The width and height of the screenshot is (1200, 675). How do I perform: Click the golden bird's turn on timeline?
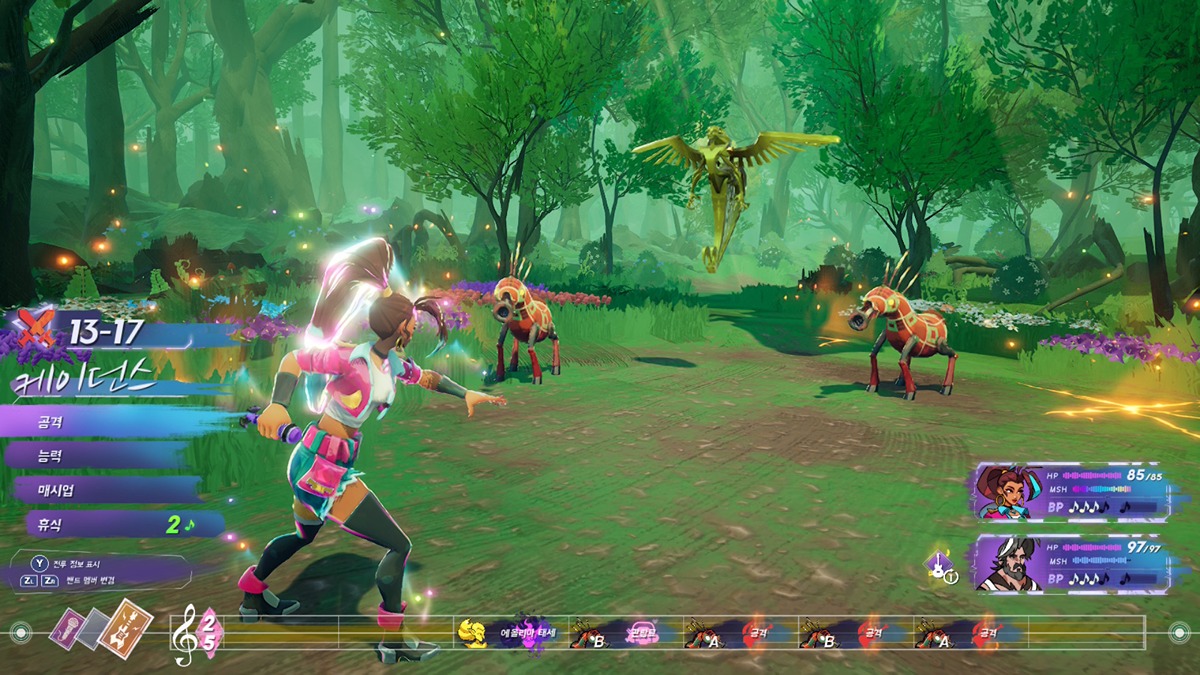coord(472,632)
